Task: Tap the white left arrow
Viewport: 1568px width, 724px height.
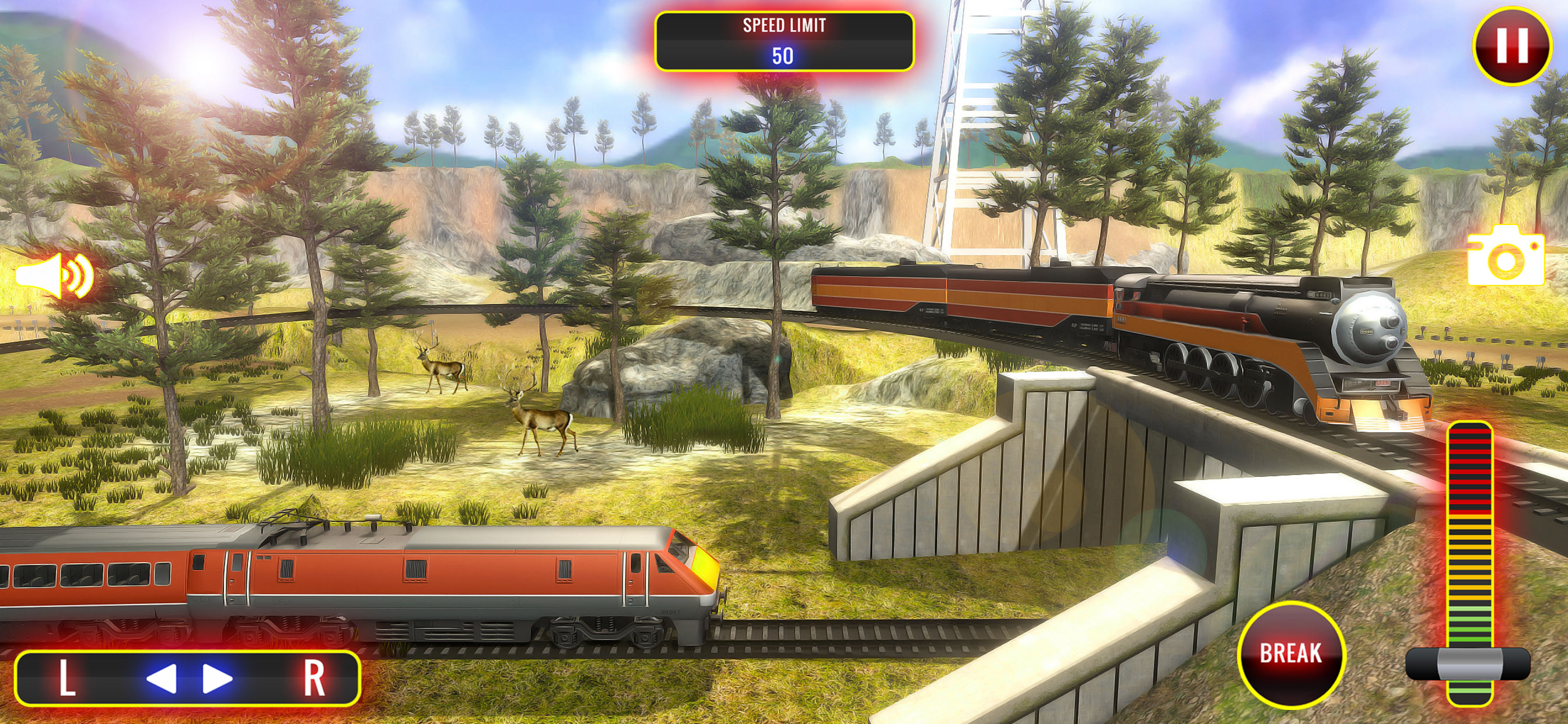Action: [162, 678]
